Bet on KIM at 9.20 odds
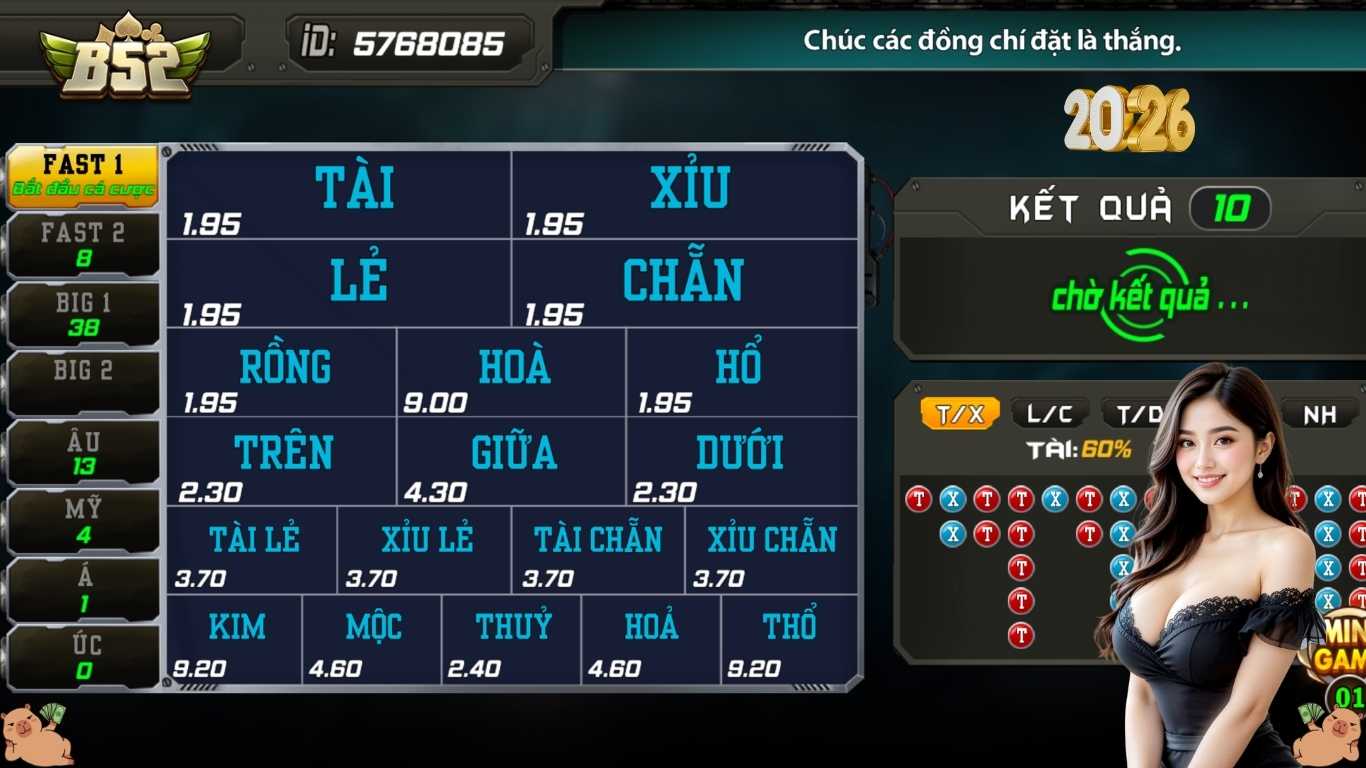The width and height of the screenshot is (1366, 768). (x=237, y=637)
